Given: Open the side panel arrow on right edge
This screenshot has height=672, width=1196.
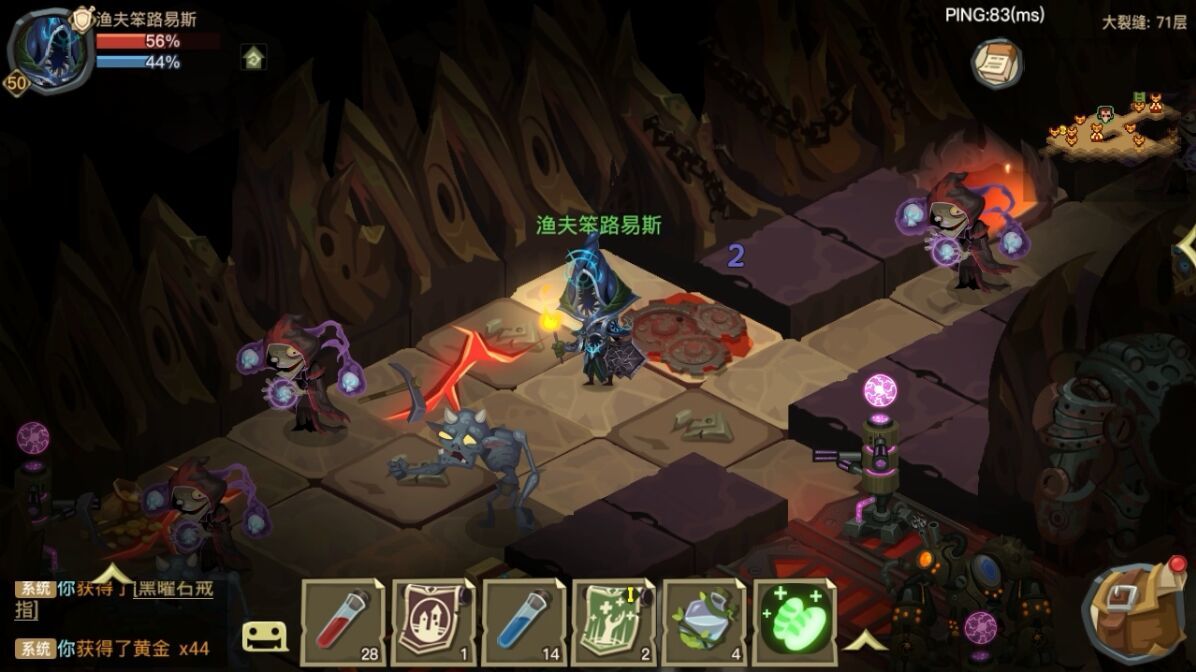Looking at the screenshot, I should click(1187, 246).
